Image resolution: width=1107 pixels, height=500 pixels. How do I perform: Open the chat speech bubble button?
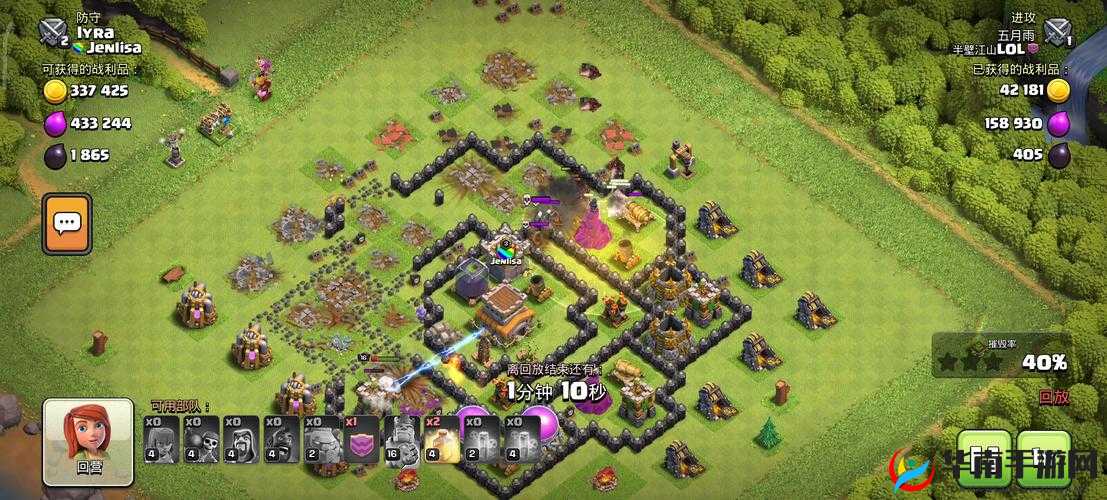67,223
